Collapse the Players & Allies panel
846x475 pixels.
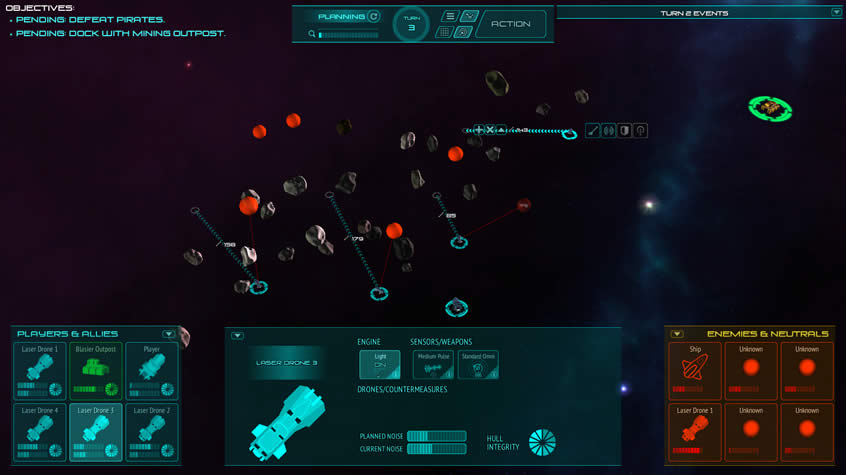coord(169,334)
